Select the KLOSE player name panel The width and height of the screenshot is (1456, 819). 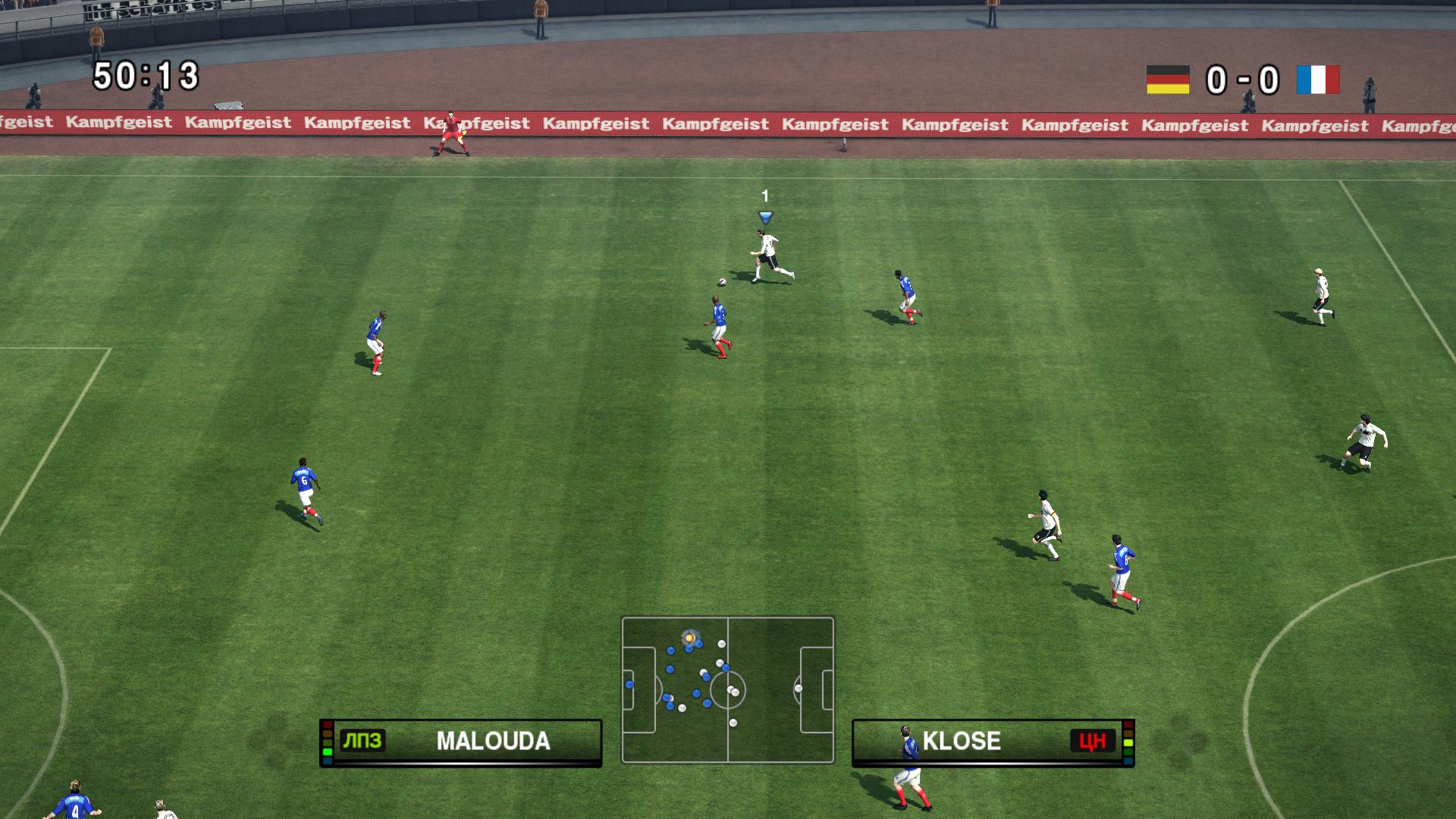[993, 742]
